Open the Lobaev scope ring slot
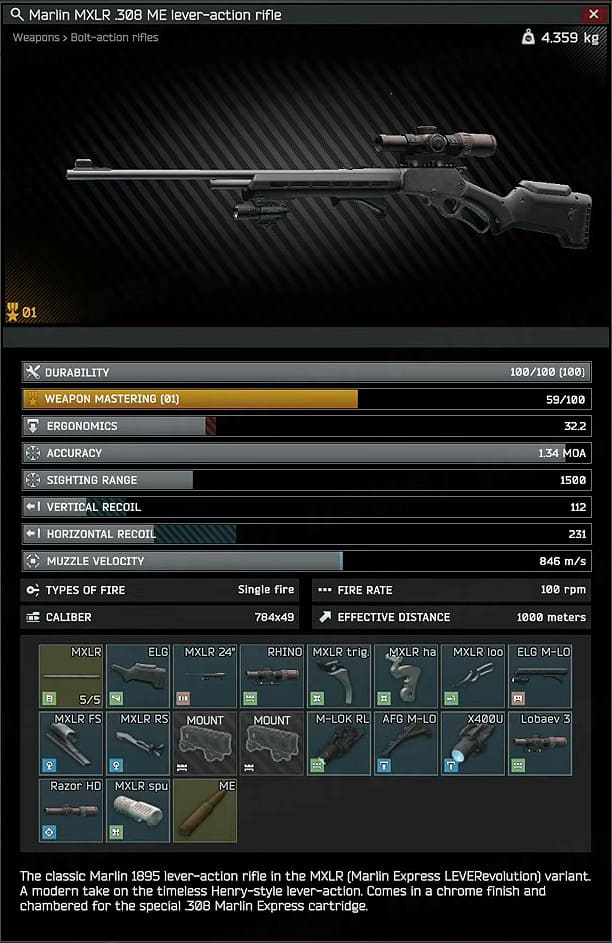Image resolution: width=612 pixels, height=943 pixels. [540, 743]
